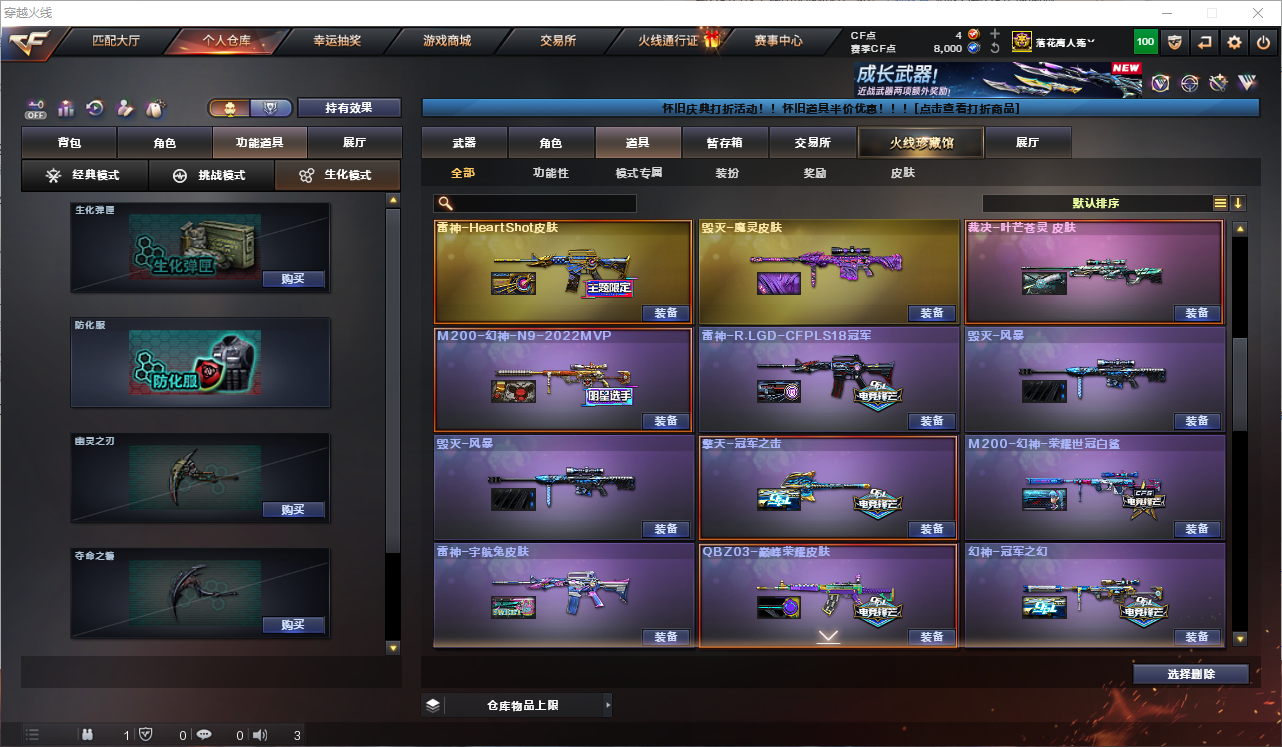The height and width of the screenshot is (747, 1282).
Task: Open the 赛事中心 tournament center
Action: tap(778, 41)
